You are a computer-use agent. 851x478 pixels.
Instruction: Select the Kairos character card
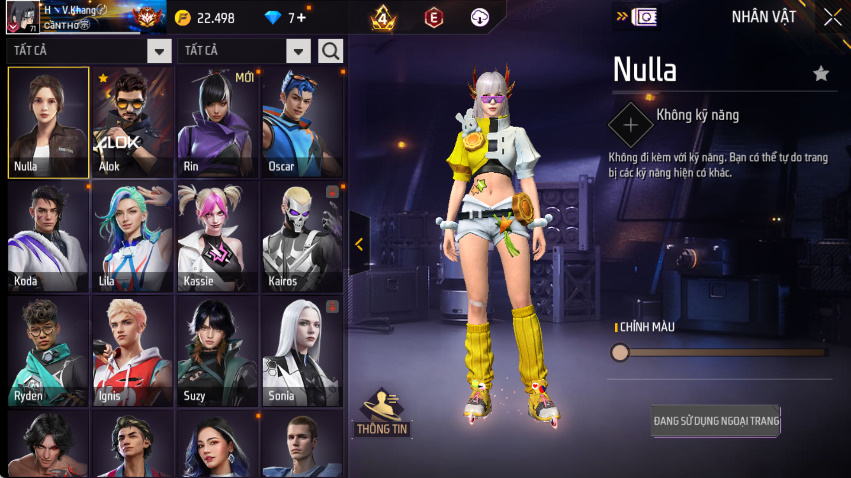point(301,236)
